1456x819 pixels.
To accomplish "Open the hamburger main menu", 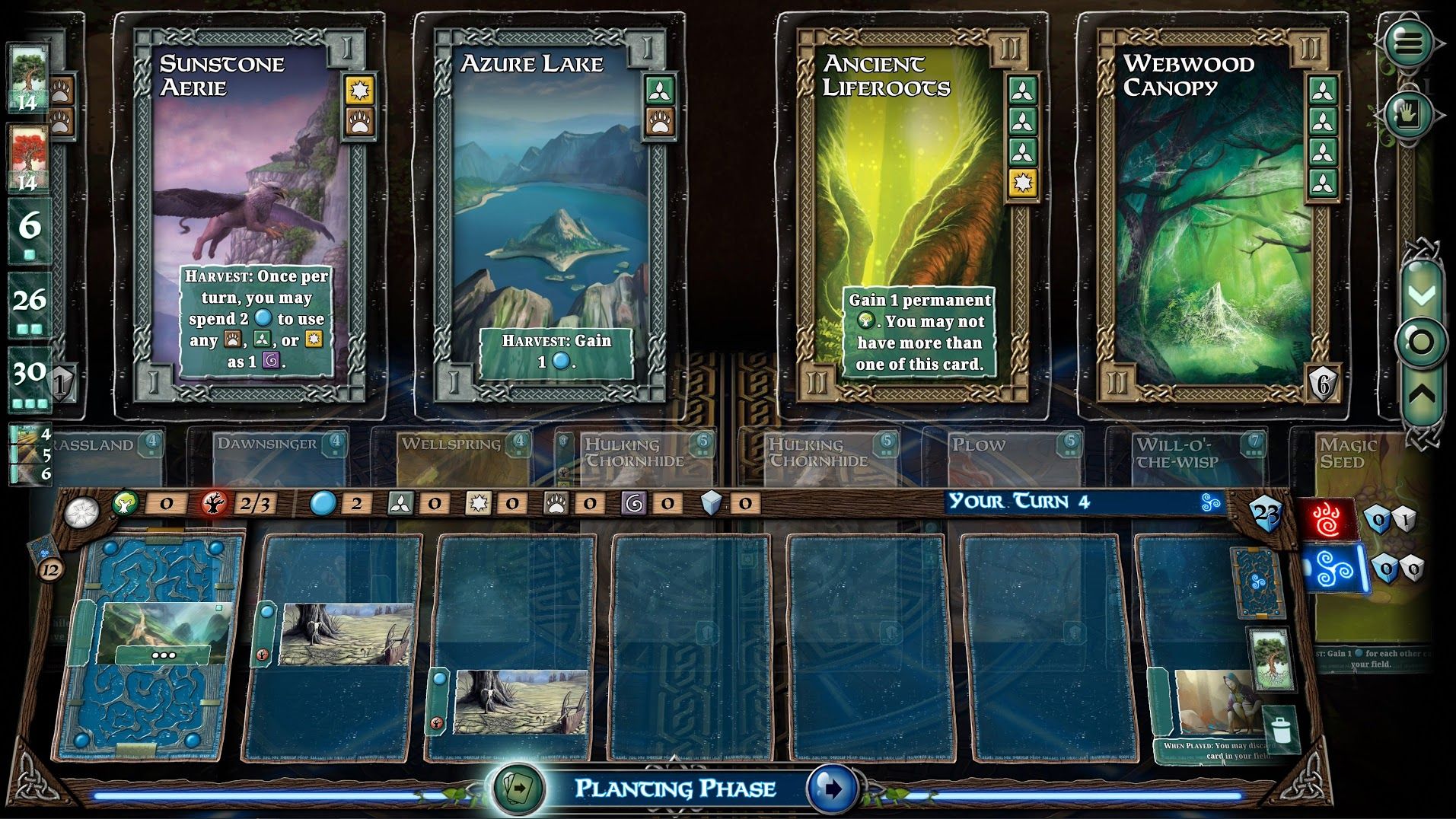I will coord(1407,43).
